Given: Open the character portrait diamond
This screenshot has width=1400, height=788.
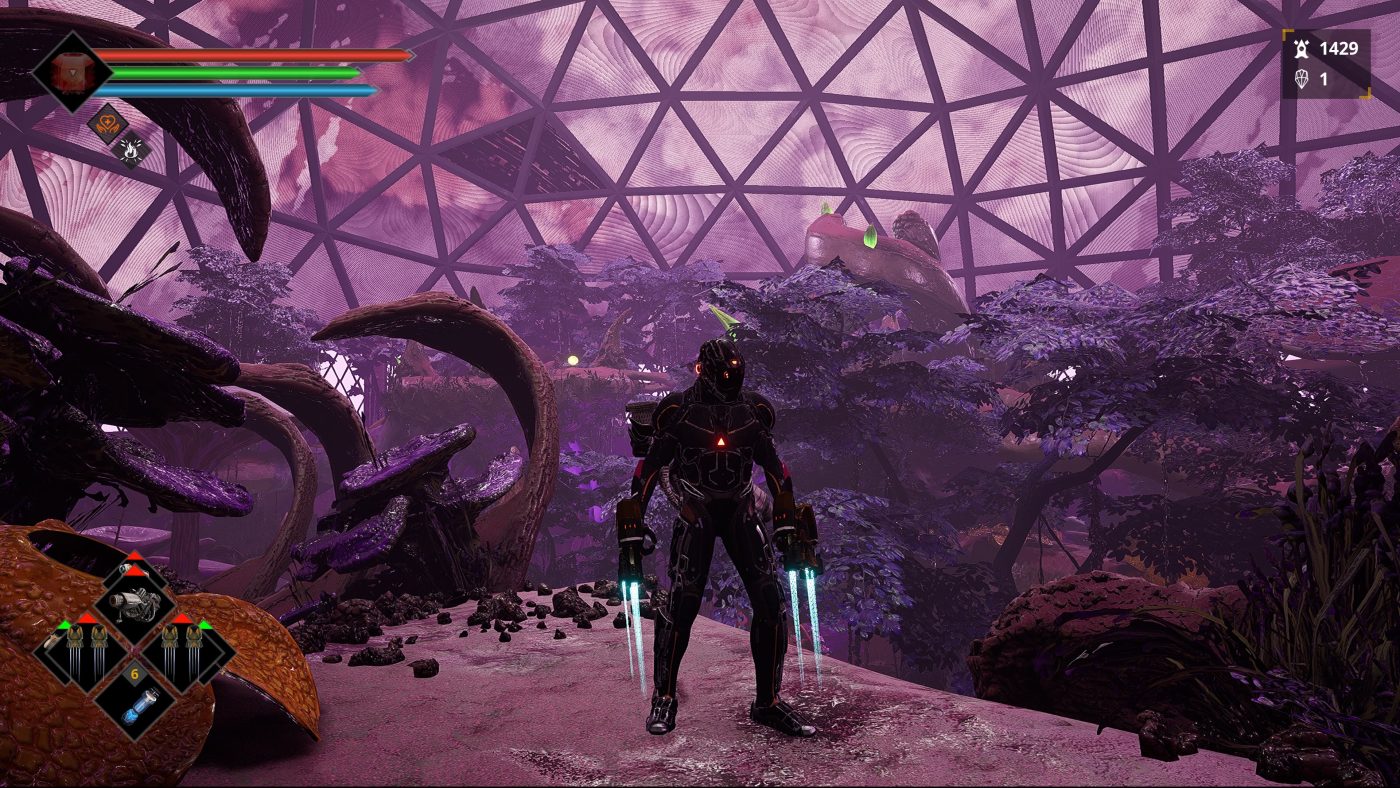Looking at the screenshot, I should [70, 72].
